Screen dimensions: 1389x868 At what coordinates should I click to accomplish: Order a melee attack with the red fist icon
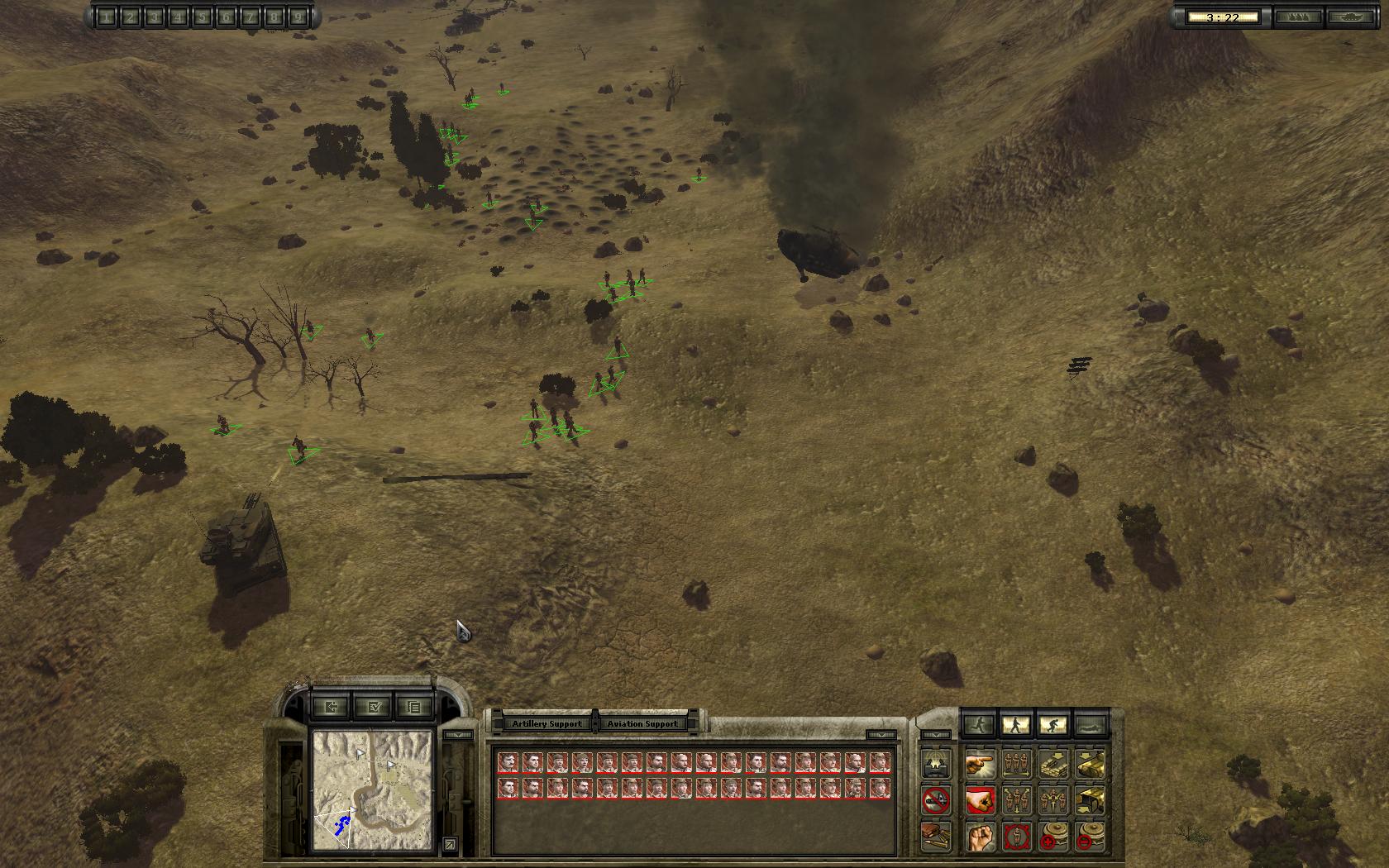(979, 800)
